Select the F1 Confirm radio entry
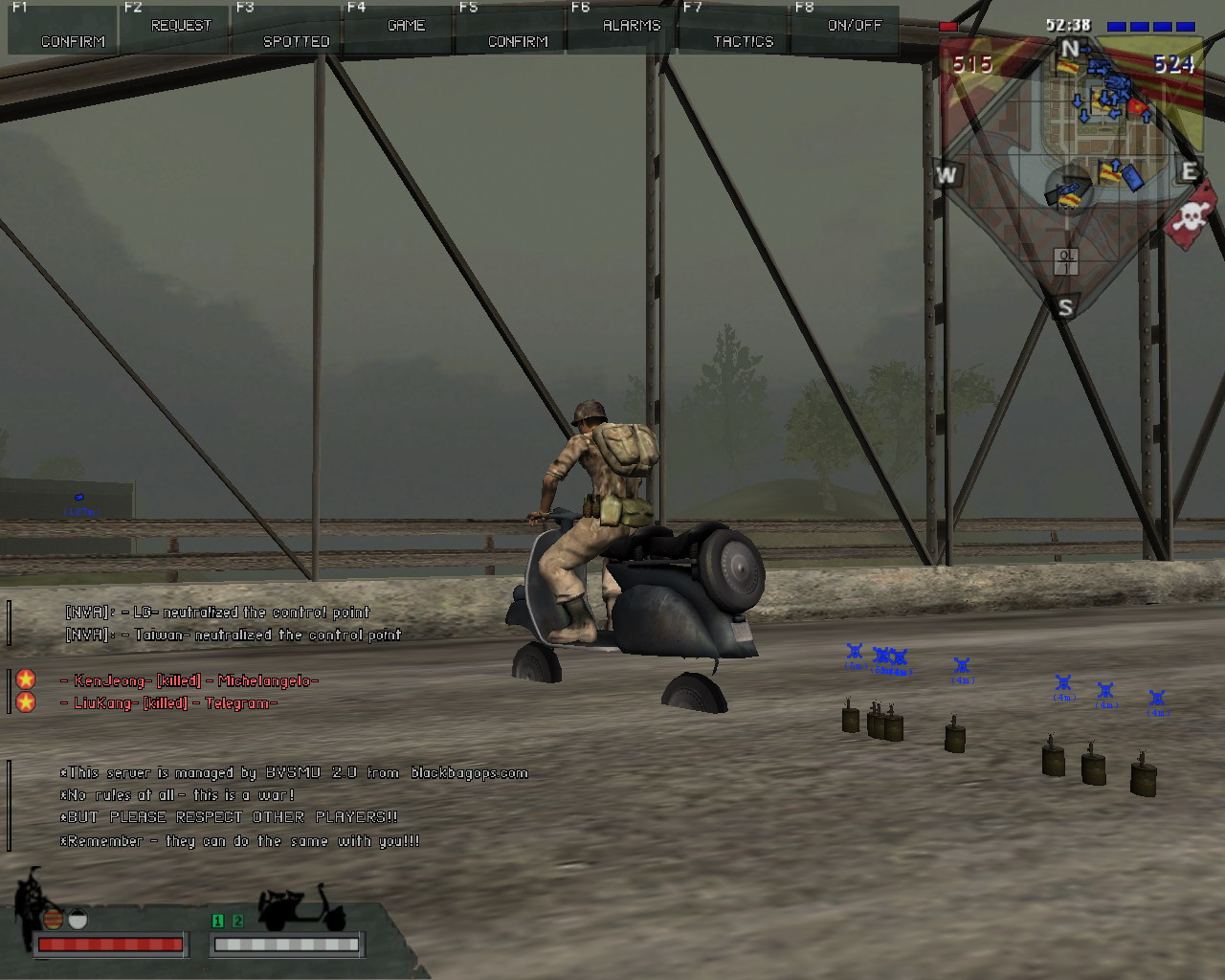This screenshot has width=1225, height=980. tap(64, 29)
